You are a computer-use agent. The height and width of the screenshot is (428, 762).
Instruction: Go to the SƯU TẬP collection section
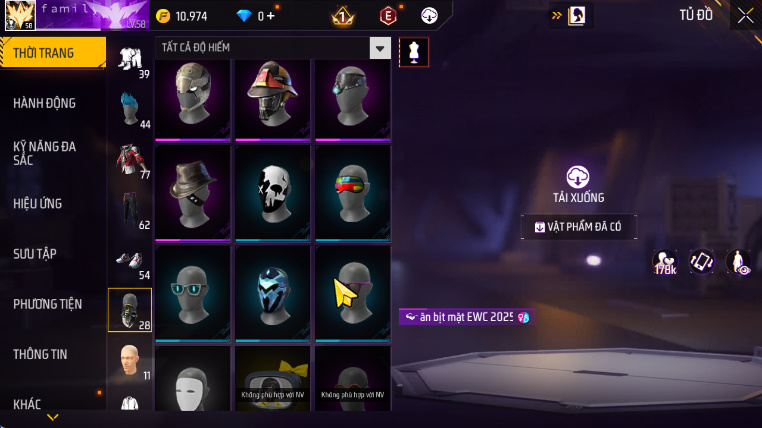pyautogui.click(x=36, y=253)
